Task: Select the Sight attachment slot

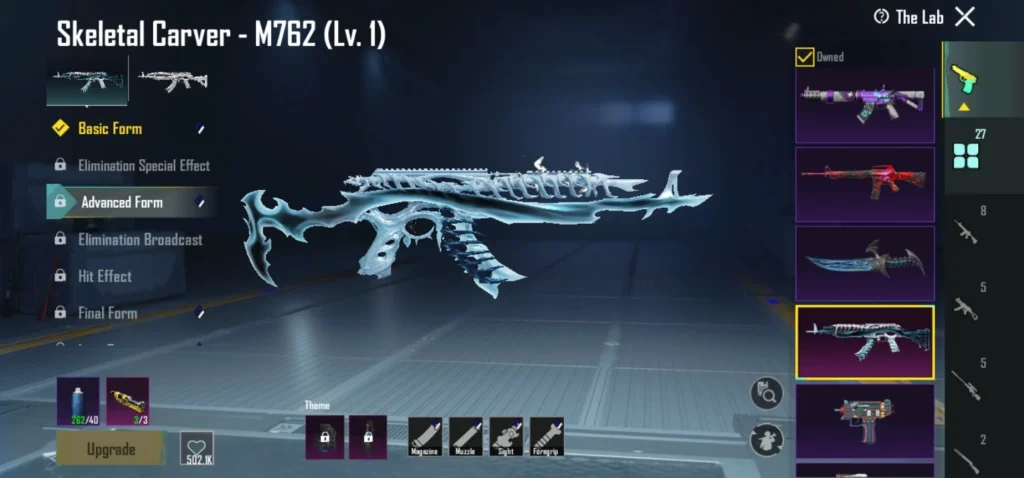Action: (x=506, y=437)
